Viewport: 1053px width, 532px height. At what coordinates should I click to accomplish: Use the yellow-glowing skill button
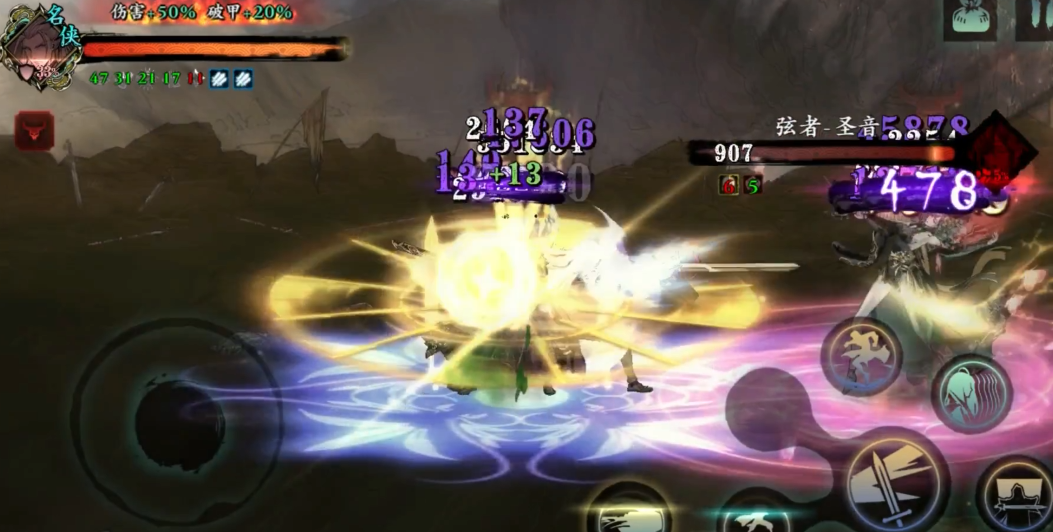coord(627,512)
